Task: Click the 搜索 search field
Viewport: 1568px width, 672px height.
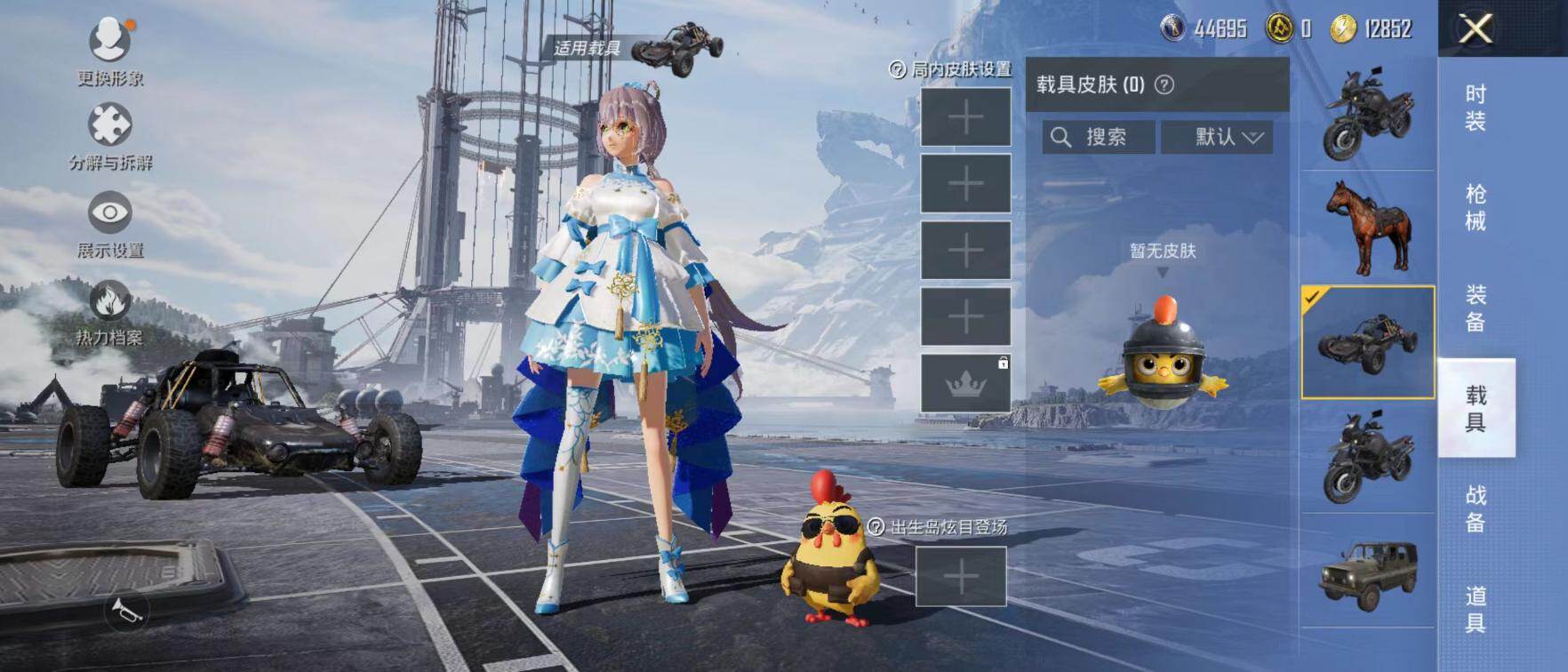Action: 1099,137
